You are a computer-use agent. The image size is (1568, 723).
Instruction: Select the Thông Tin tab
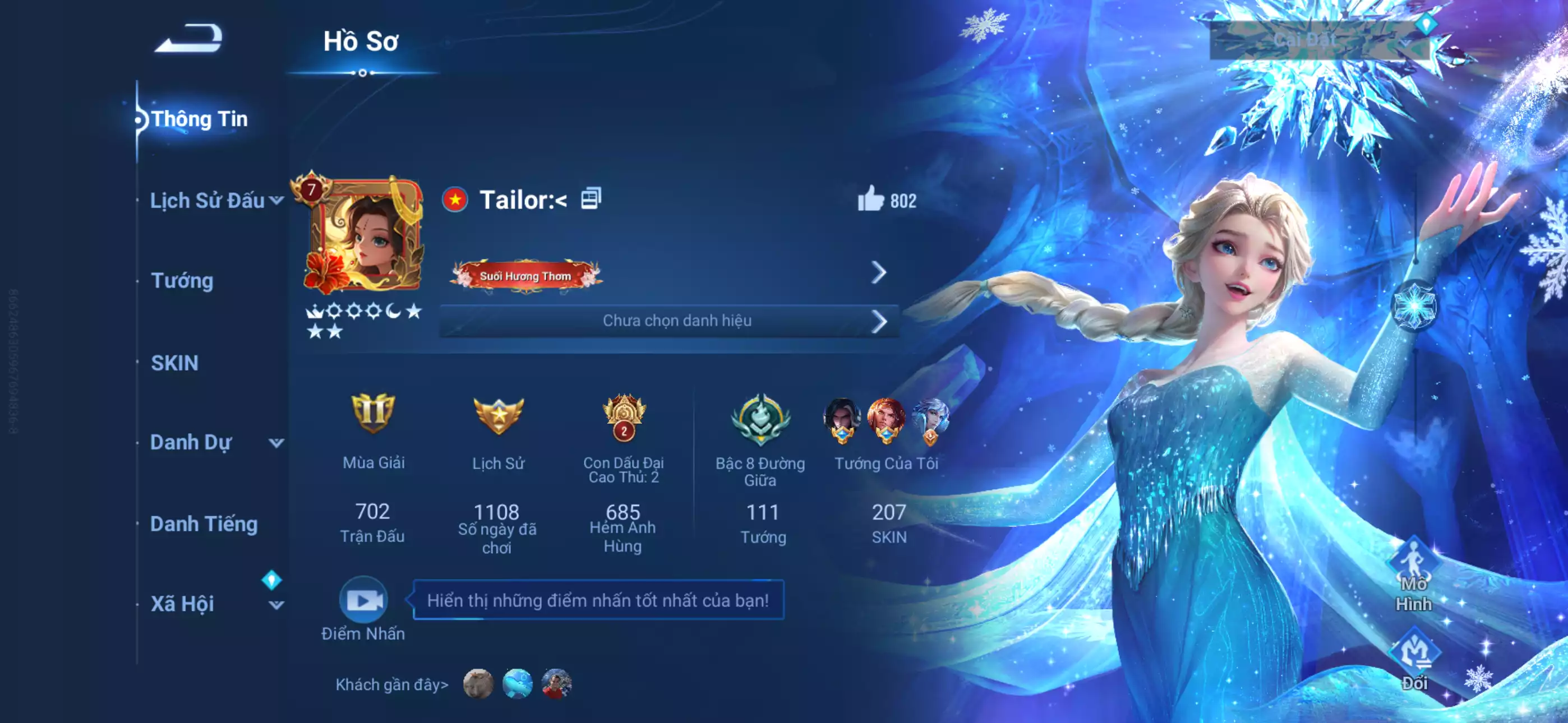pyautogui.click(x=201, y=119)
